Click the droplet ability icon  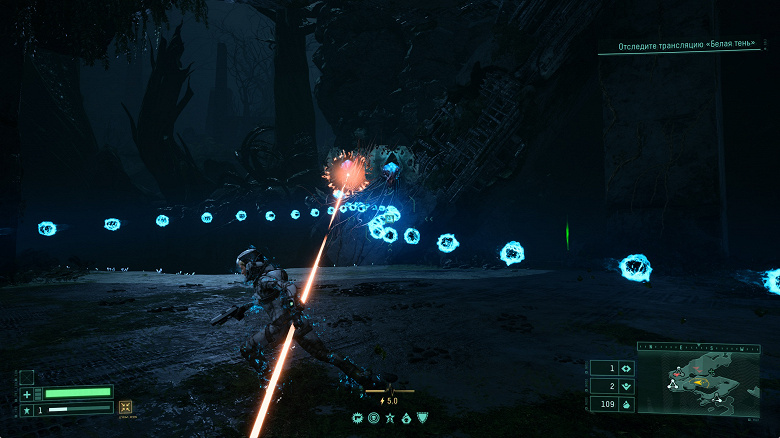click(x=406, y=417)
